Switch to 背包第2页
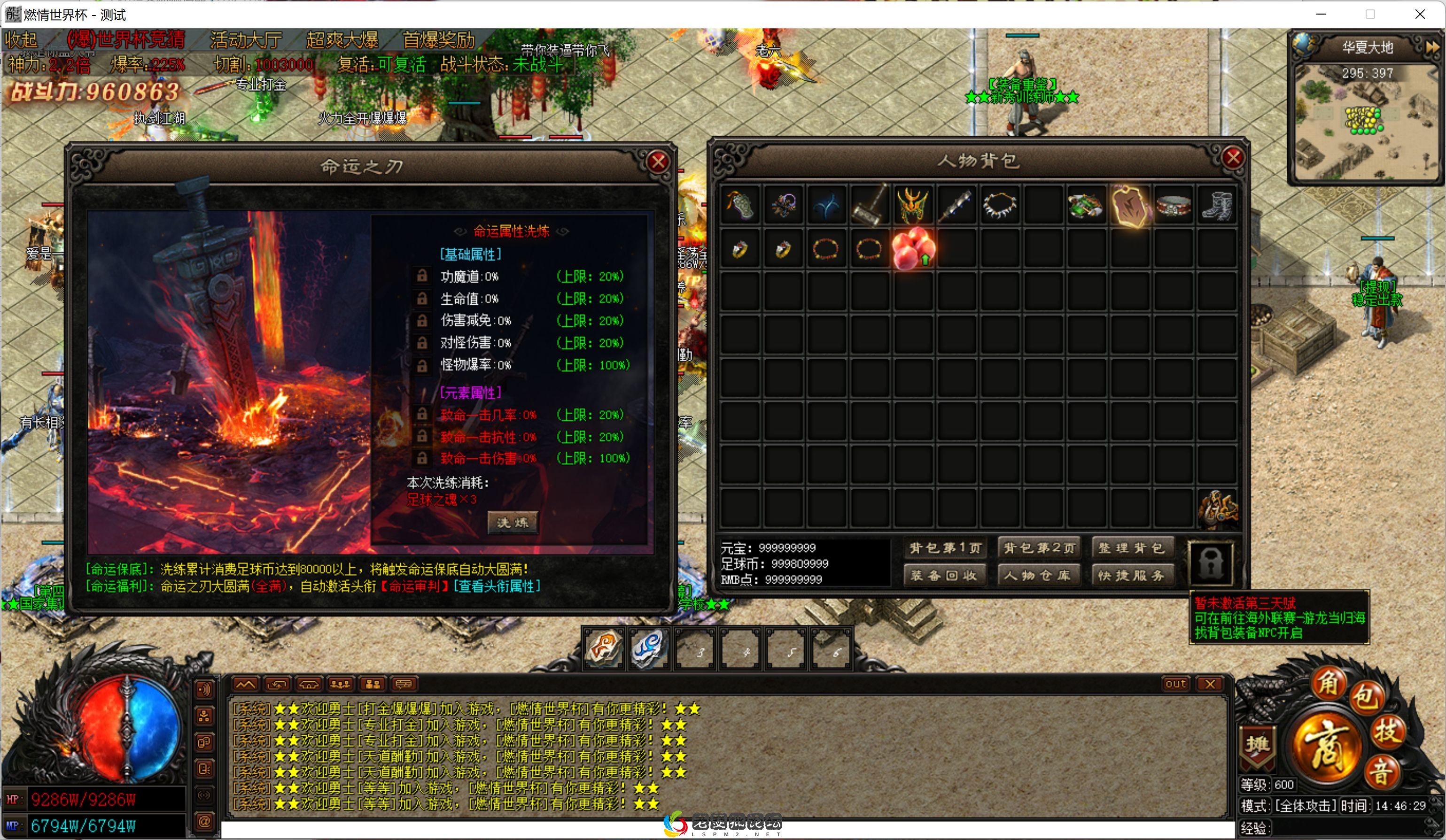 click(1039, 548)
